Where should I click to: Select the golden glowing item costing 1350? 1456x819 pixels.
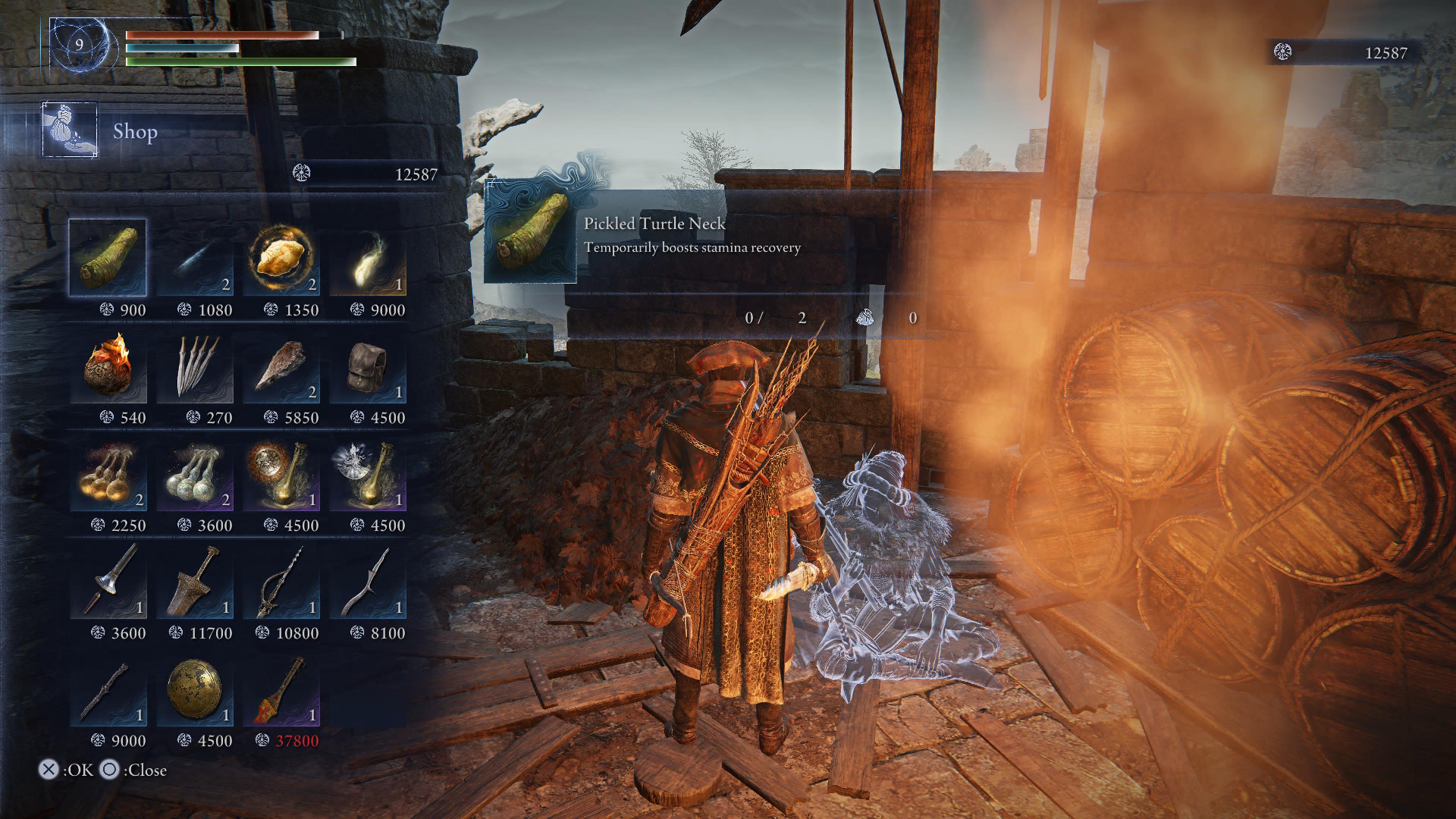point(281,258)
